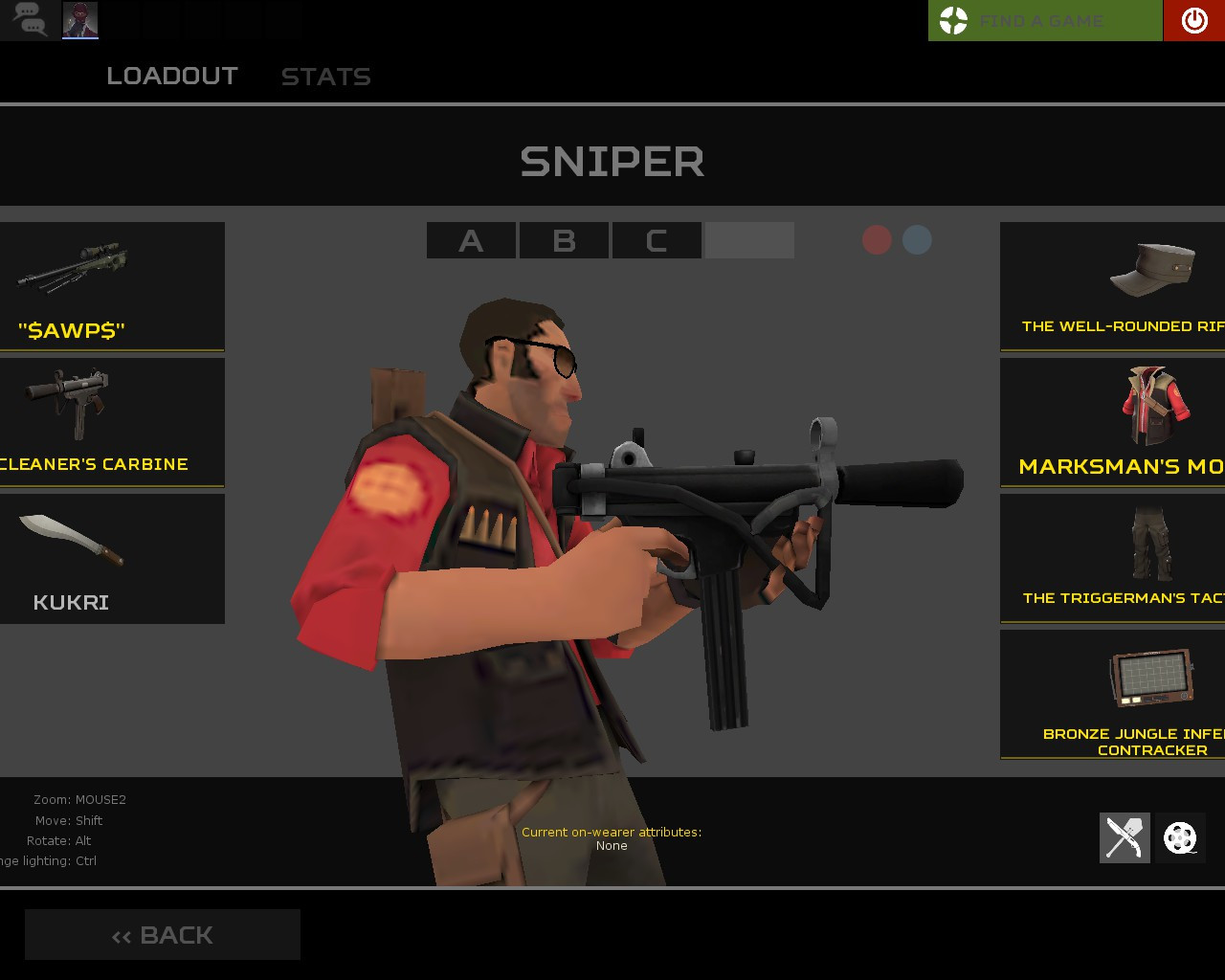Viewport: 1225px width, 980px height.
Task: Switch preview to BLU team color
Action: [x=916, y=240]
